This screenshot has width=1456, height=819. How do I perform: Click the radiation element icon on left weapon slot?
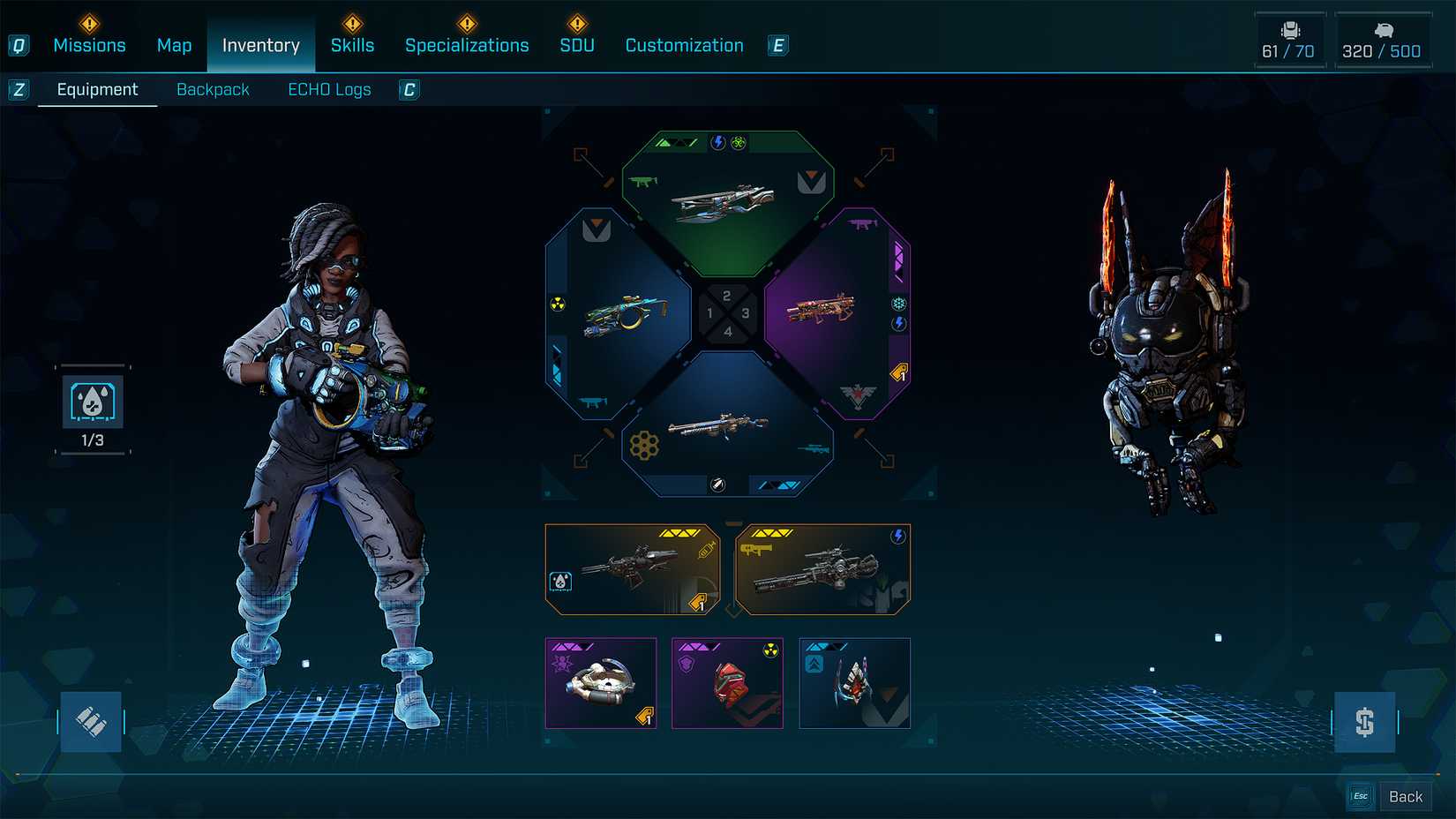[558, 304]
